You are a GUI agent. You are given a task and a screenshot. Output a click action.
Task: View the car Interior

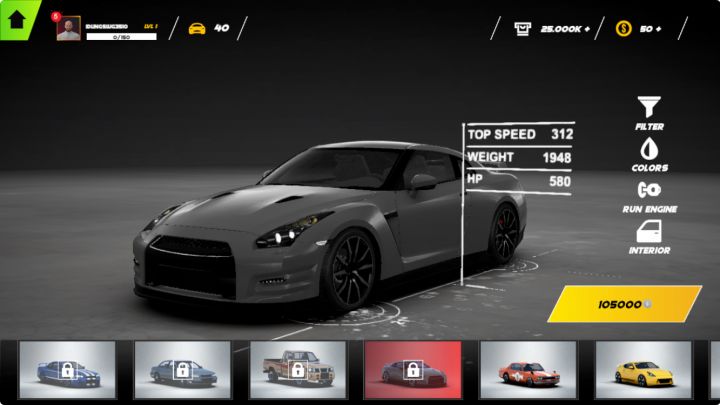[649, 236]
